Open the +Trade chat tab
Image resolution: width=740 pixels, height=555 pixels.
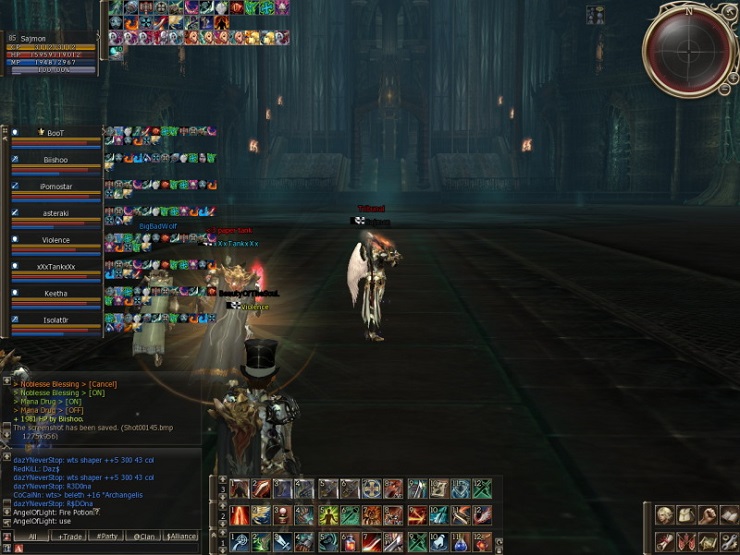click(x=71, y=536)
